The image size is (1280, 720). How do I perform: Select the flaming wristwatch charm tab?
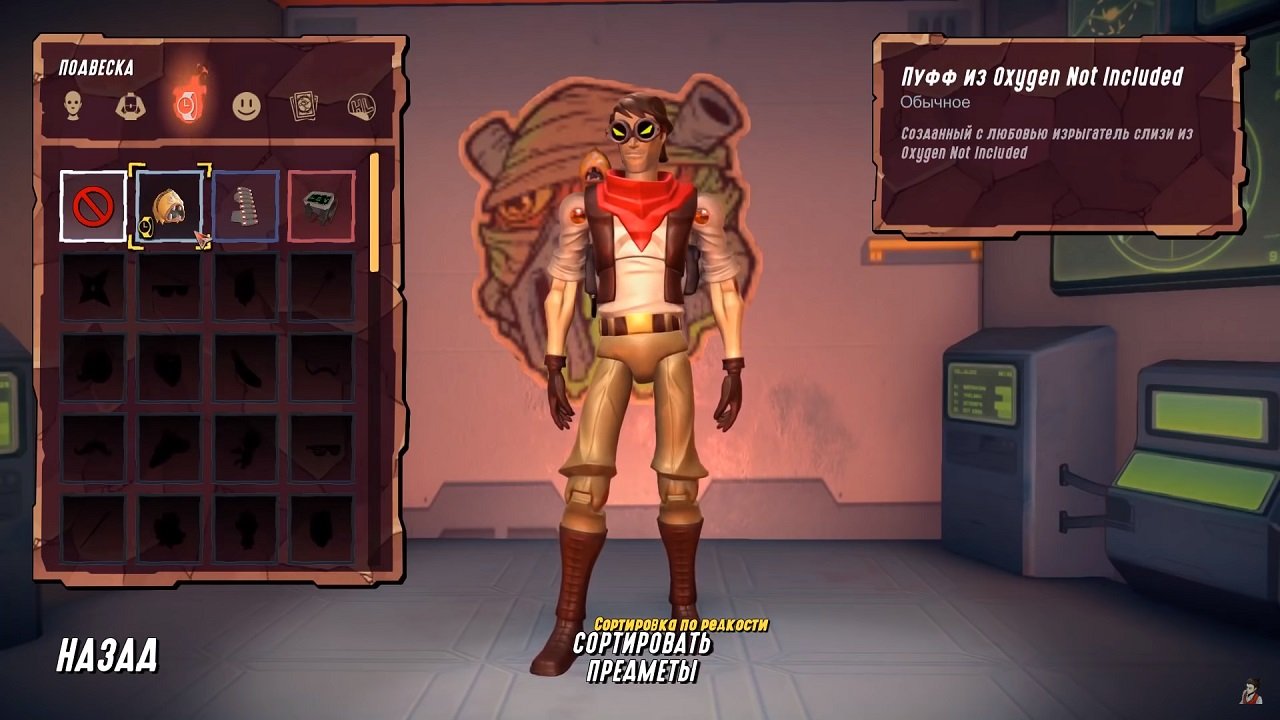[188, 103]
